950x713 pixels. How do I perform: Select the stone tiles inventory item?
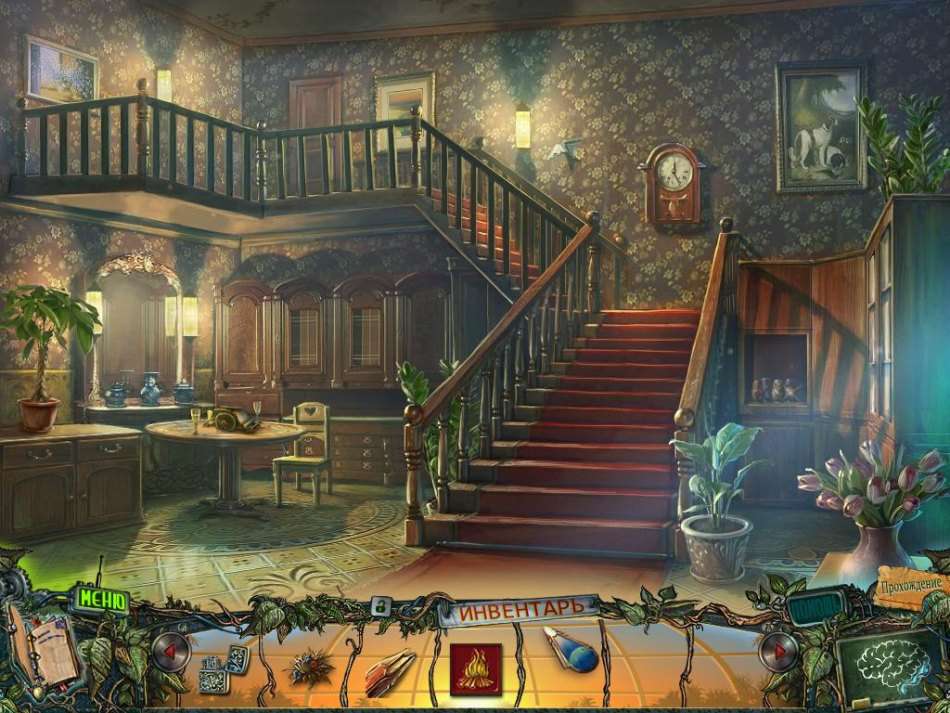coord(222,666)
